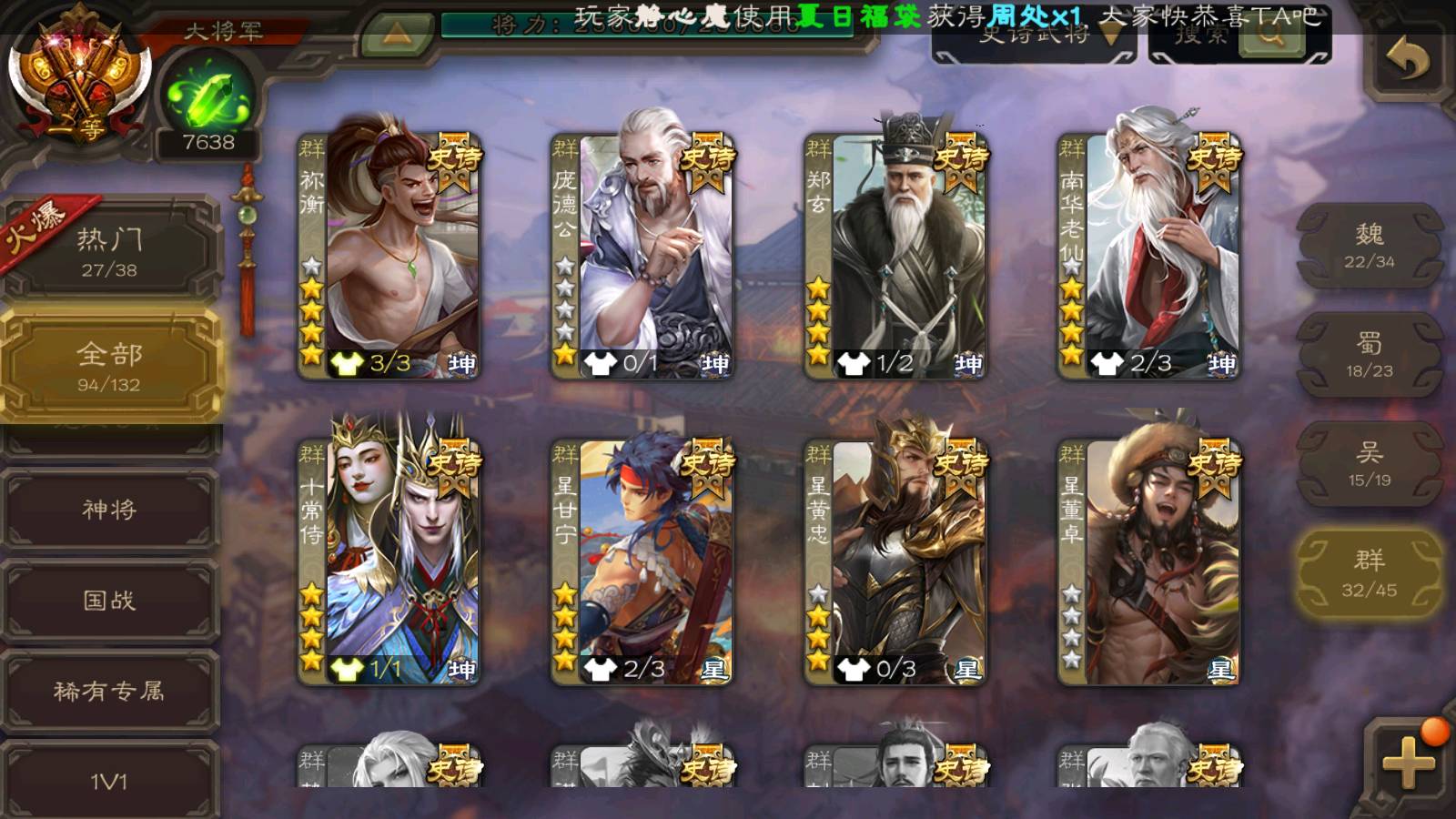This screenshot has width=1456, height=819.
Task: View the 南华老仙 hero card
Action: tap(1148, 255)
